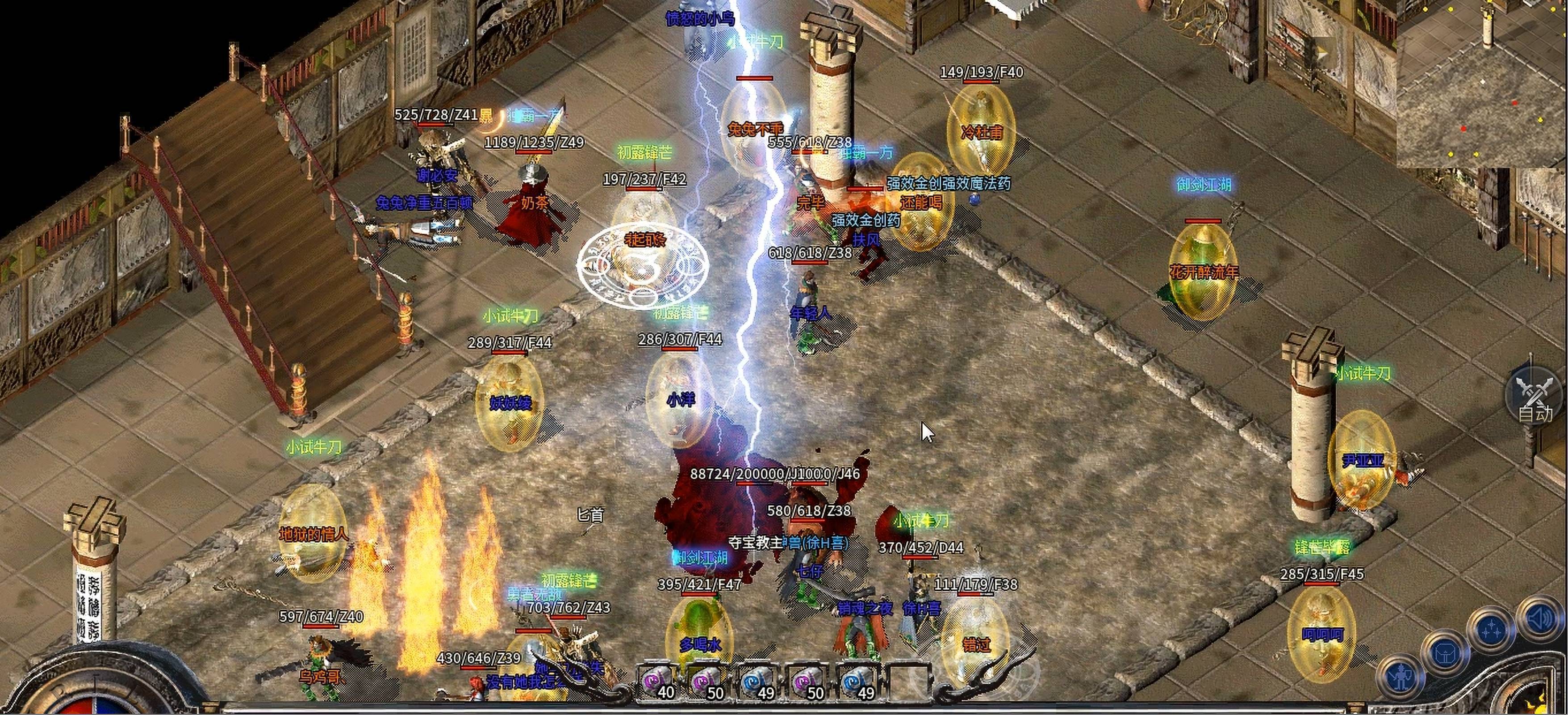Open the character equipment icon
This screenshot has height=715, width=1568.
(1402, 677)
